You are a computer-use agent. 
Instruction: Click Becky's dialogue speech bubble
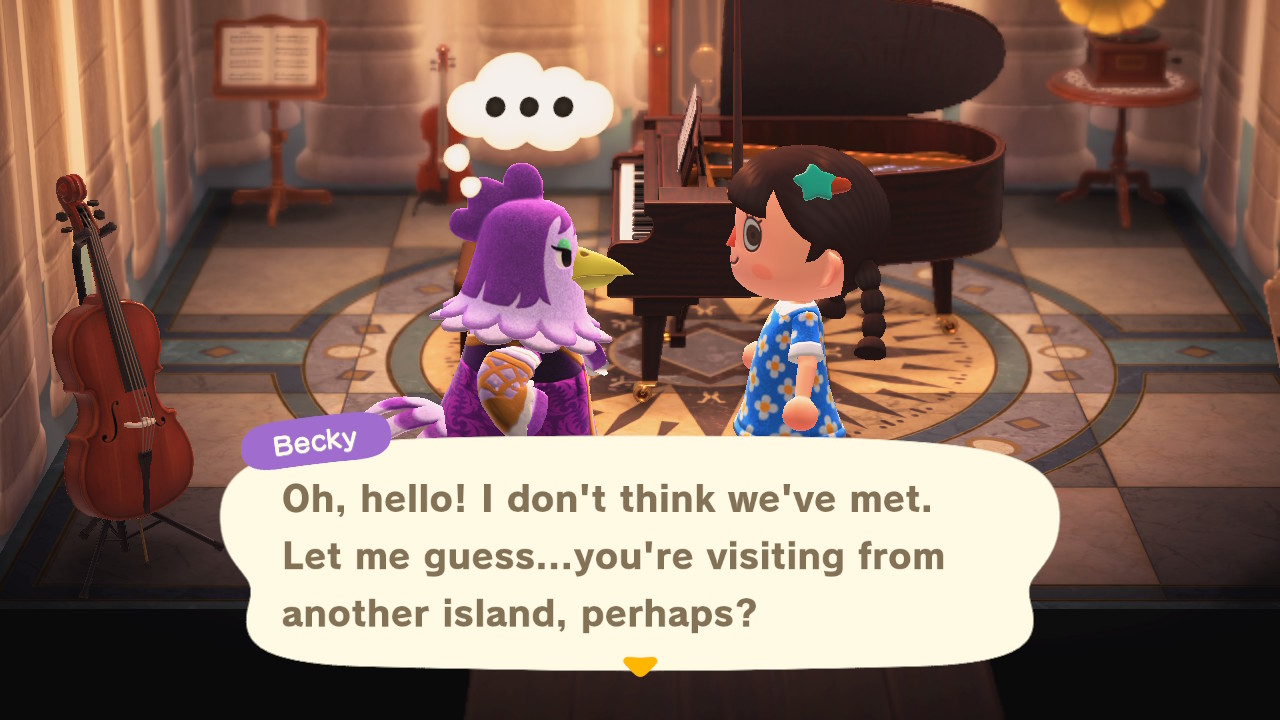(x=640, y=555)
